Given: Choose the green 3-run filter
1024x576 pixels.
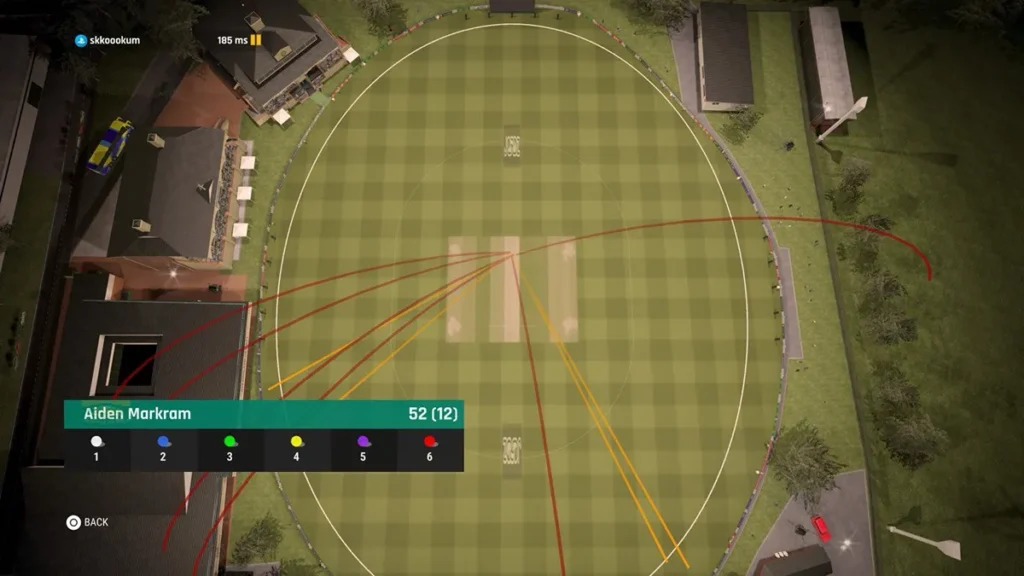Looking at the screenshot, I should click(x=230, y=448).
